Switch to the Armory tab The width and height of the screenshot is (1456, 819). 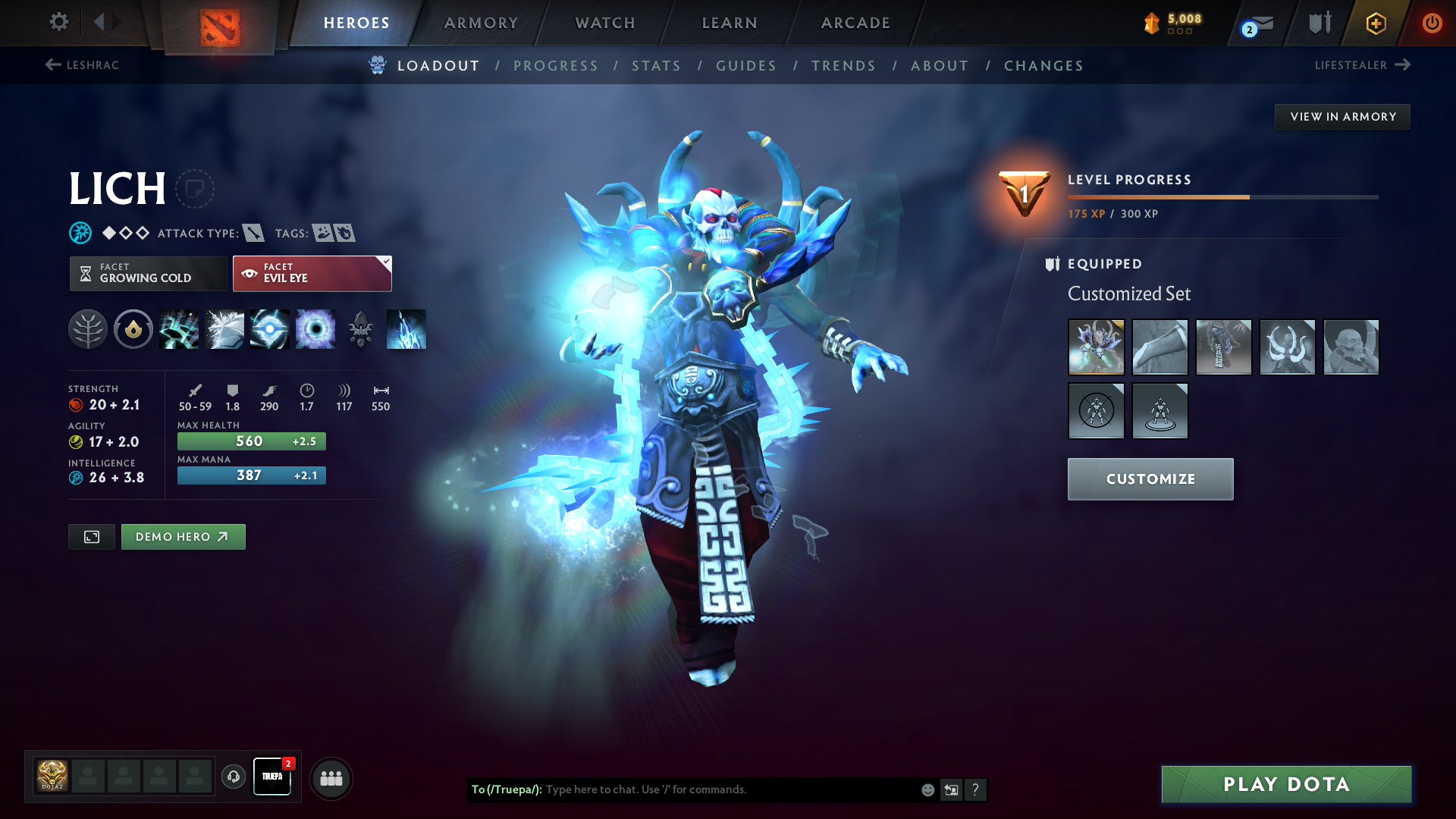481,23
